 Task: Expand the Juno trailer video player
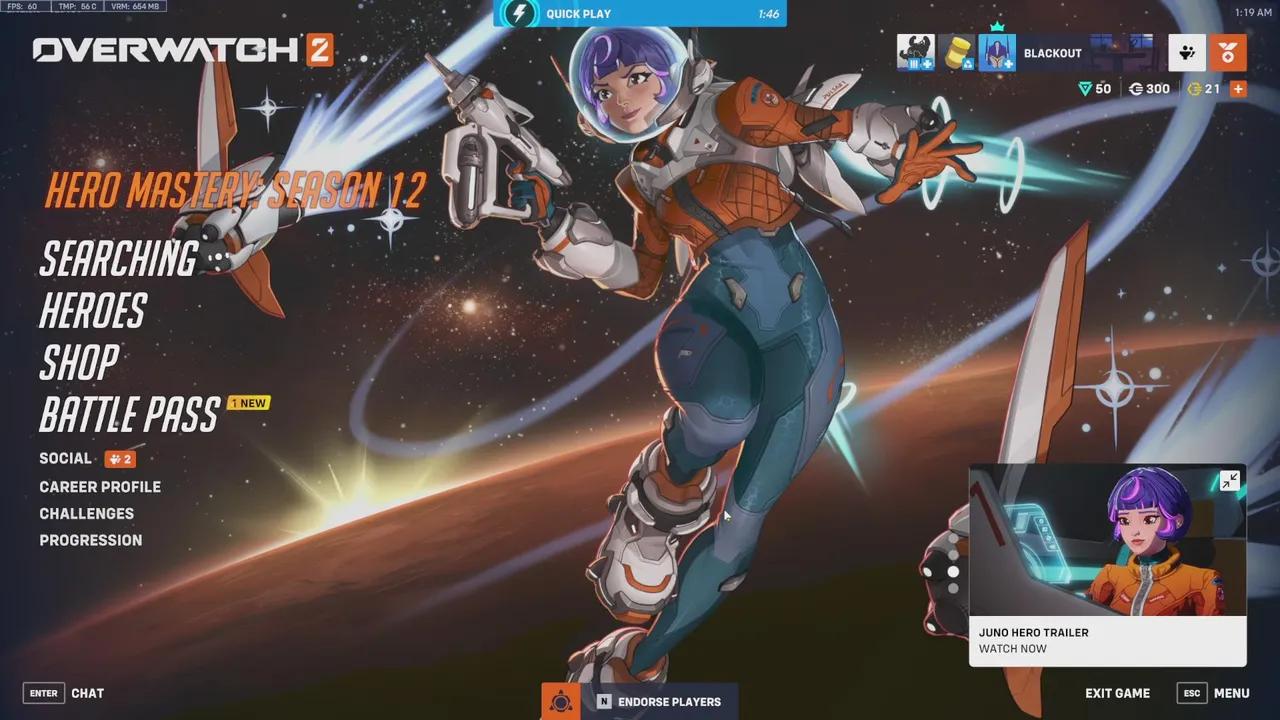1228,480
